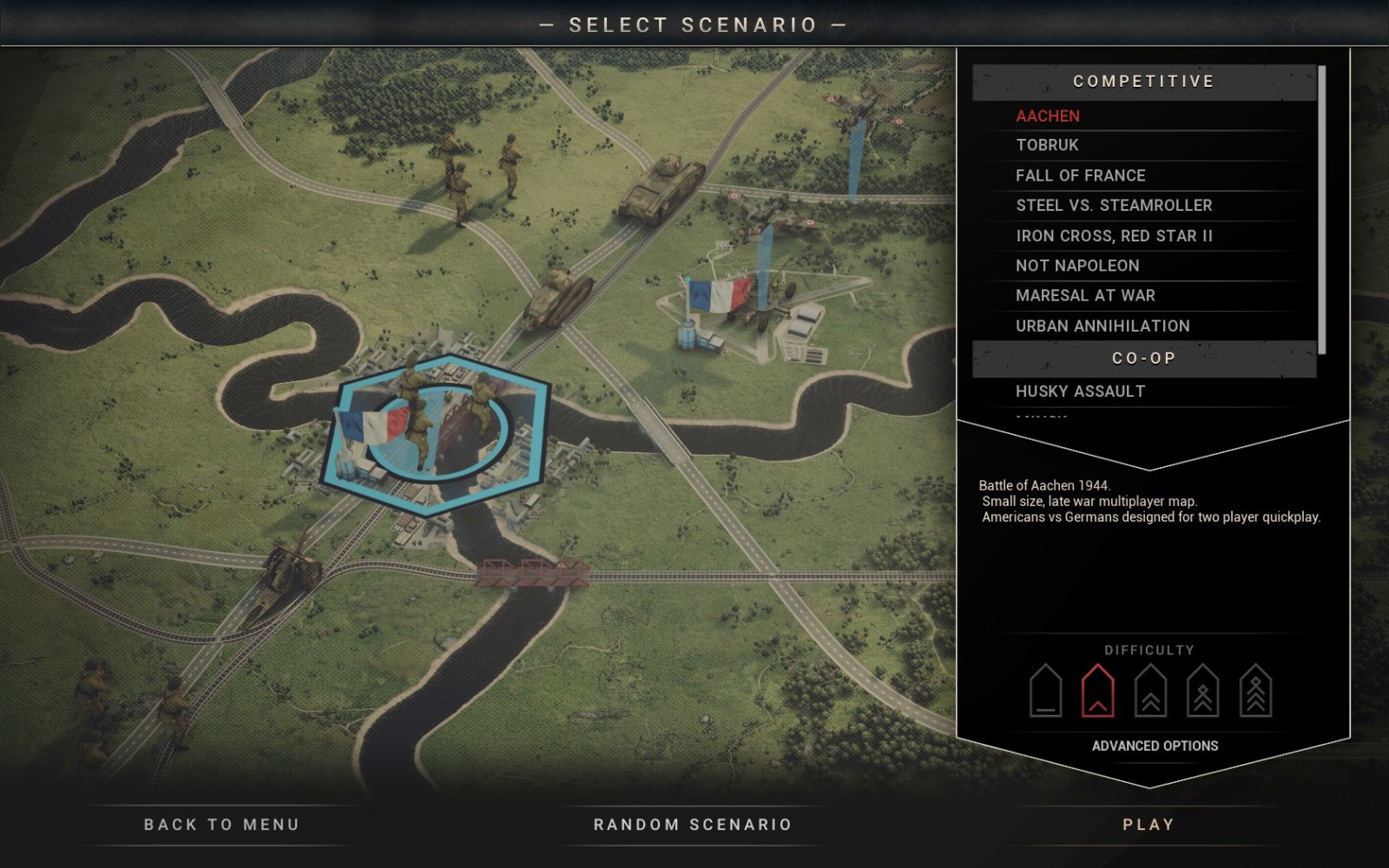Set difficulty to the highest rank badge
The height and width of the screenshot is (868, 1389).
1255,692
